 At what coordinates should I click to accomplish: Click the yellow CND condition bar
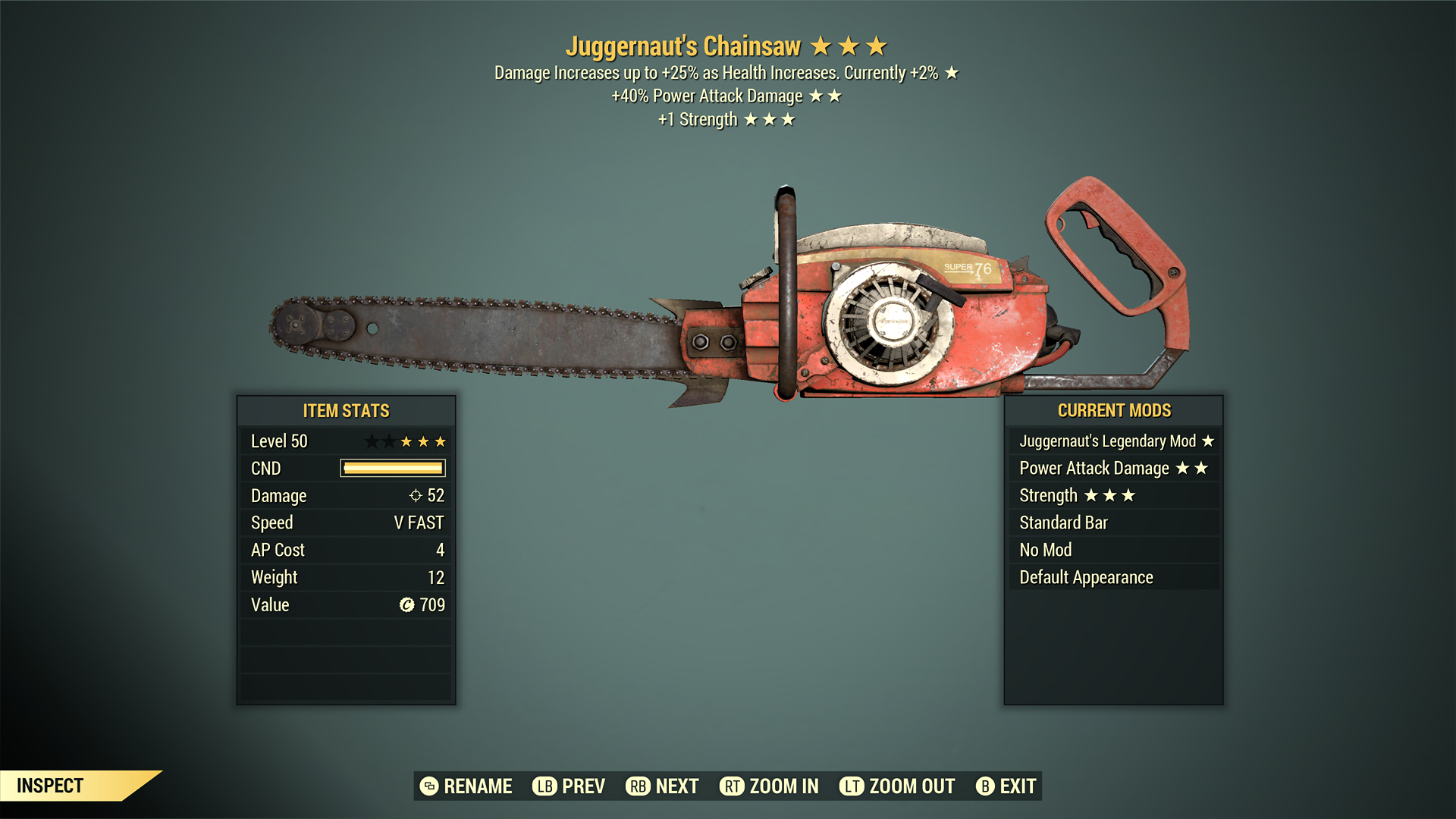point(392,468)
